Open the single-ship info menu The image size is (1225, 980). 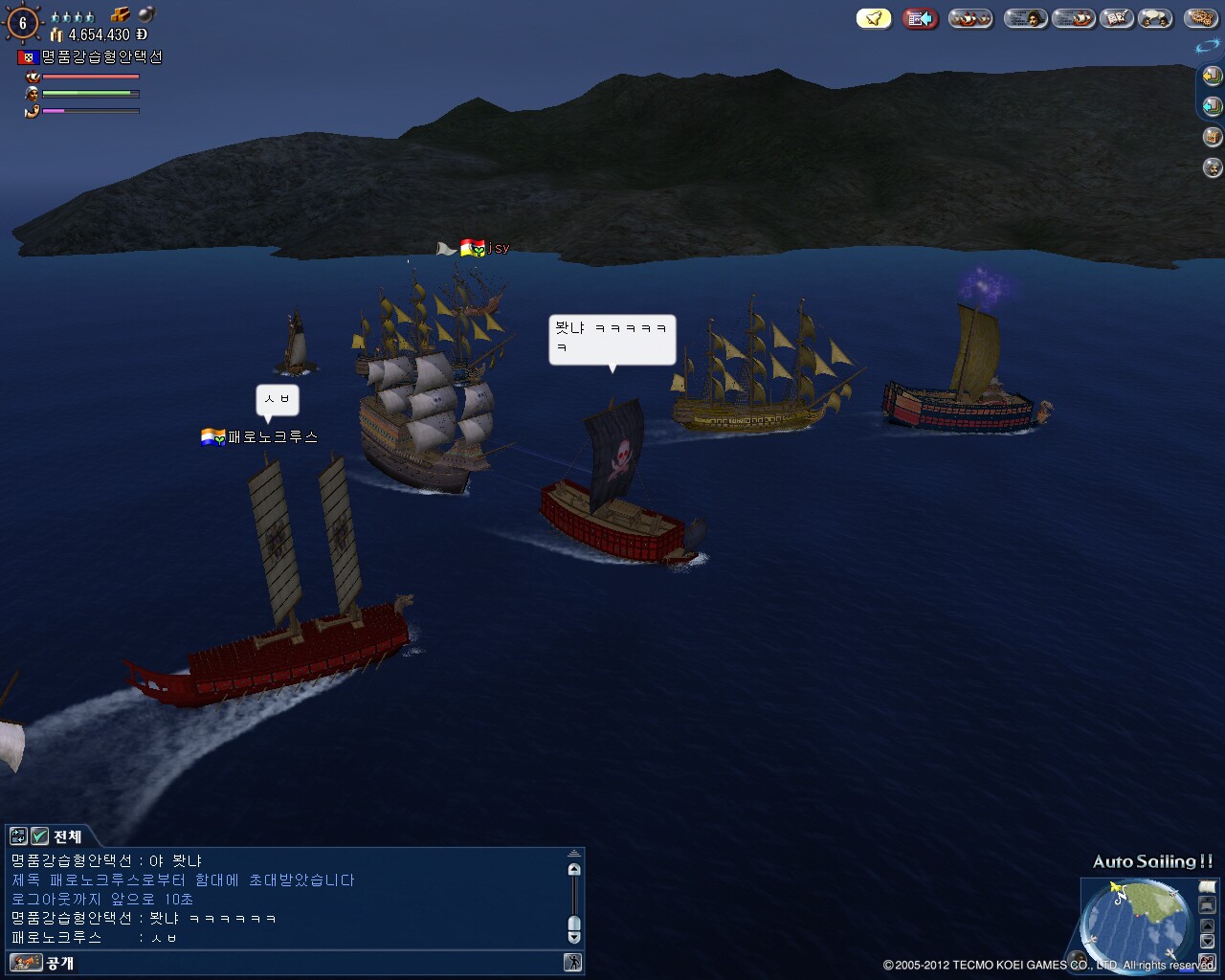click(x=1073, y=18)
